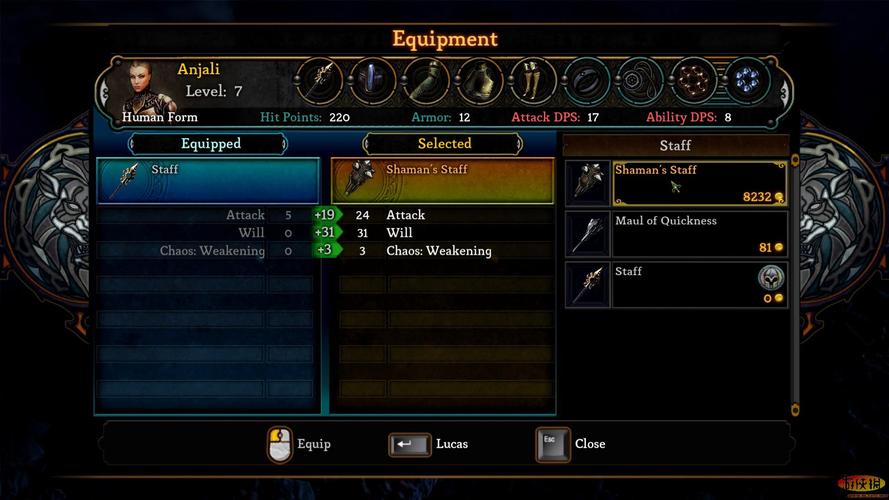Open the blue shield equipment category

tap(373, 81)
